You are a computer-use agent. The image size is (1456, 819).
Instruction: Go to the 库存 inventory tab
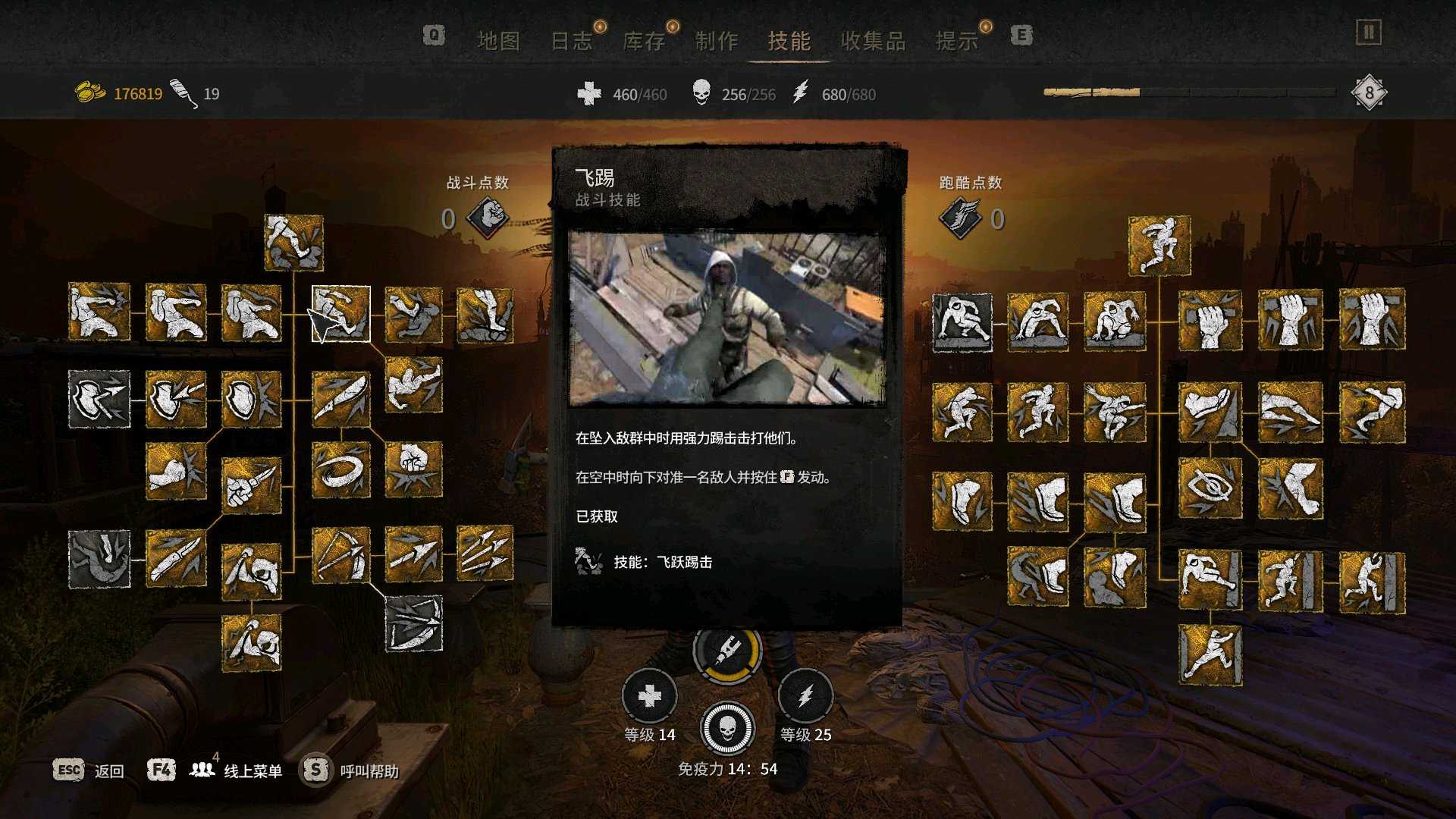pos(644,41)
